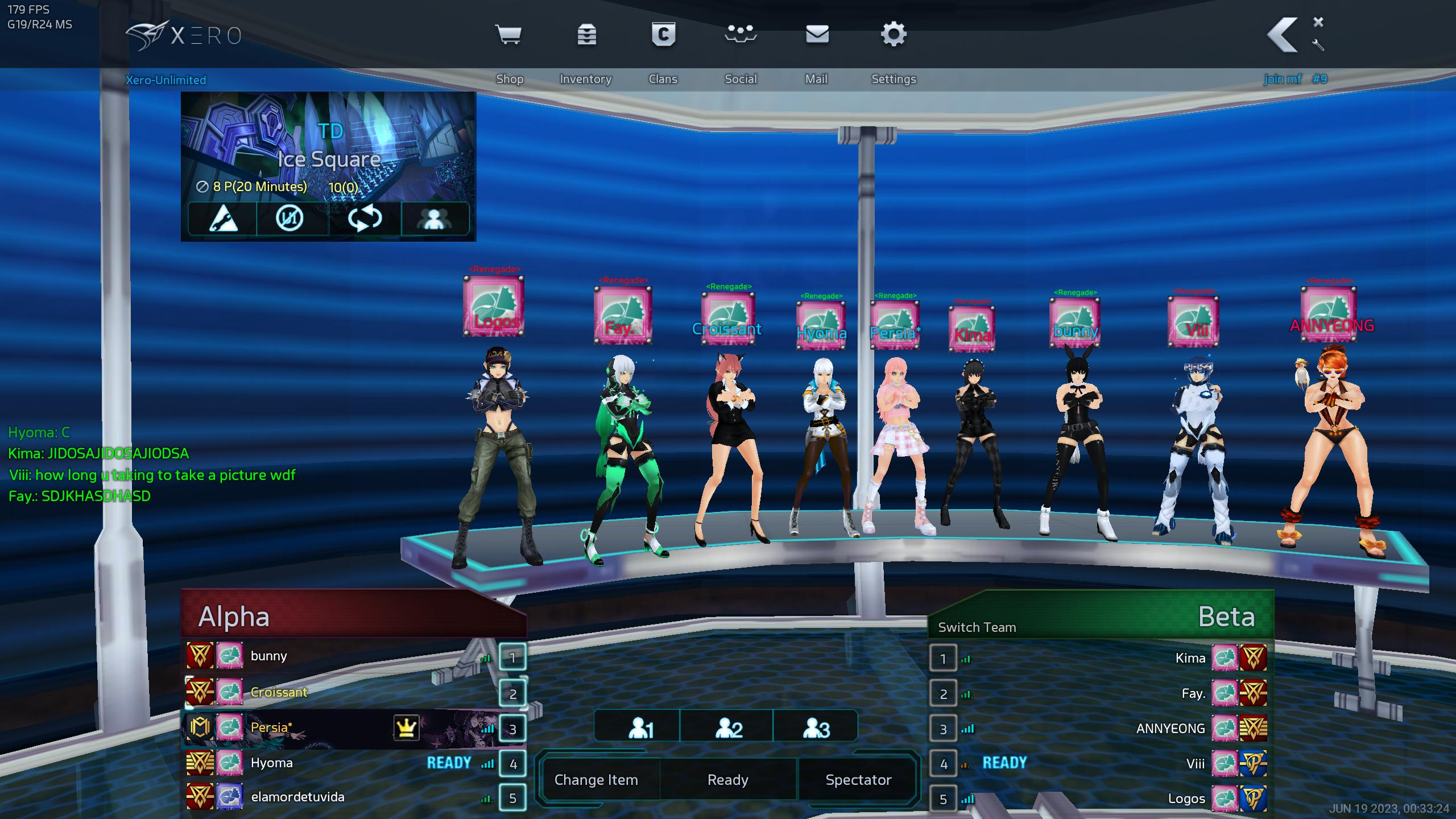This screenshot has width=1456, height=819.
Task: Select player bunny in the Alpha team list
Action: click(x=269, y=656)
